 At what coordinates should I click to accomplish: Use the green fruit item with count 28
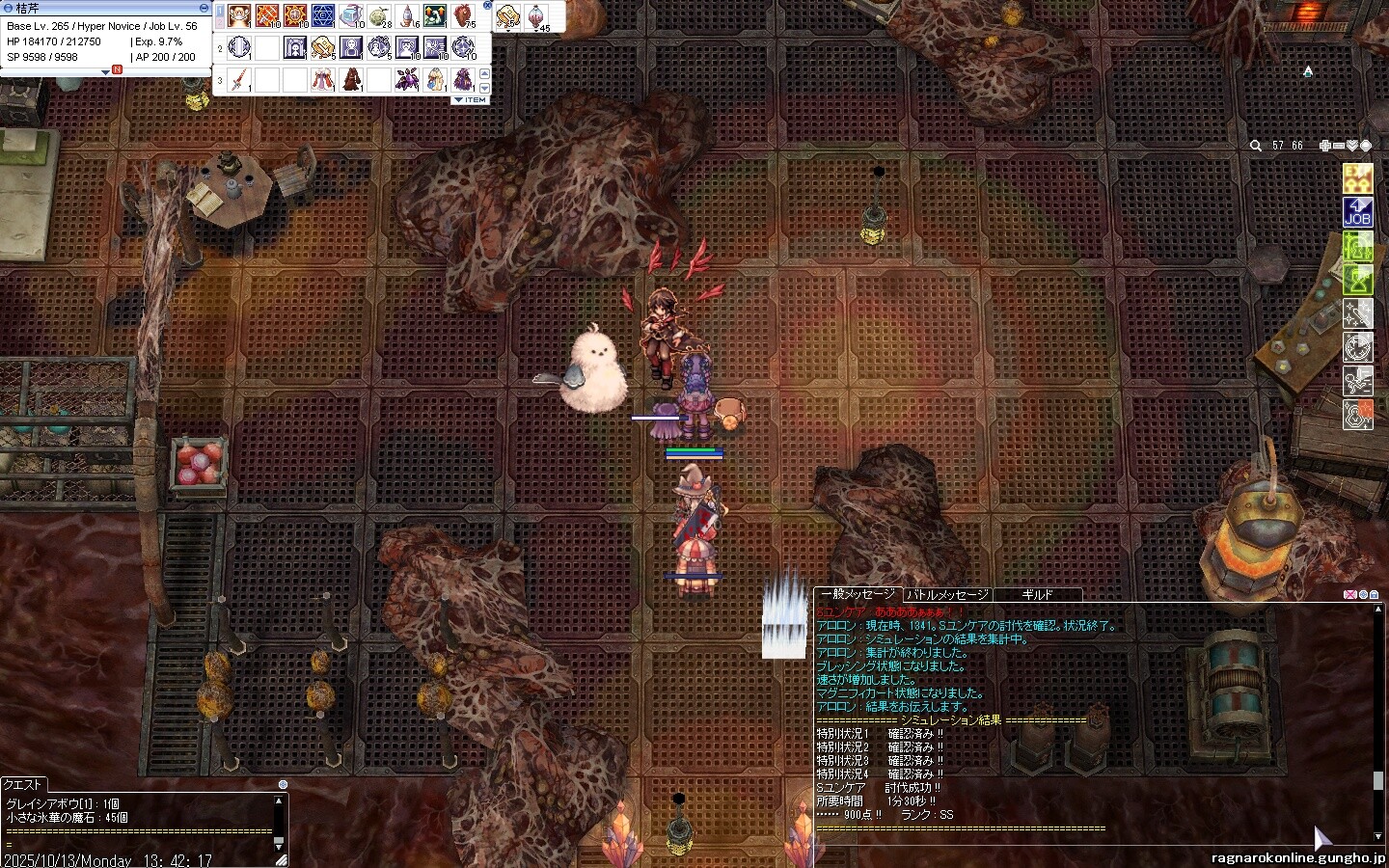tap(379, 16)
